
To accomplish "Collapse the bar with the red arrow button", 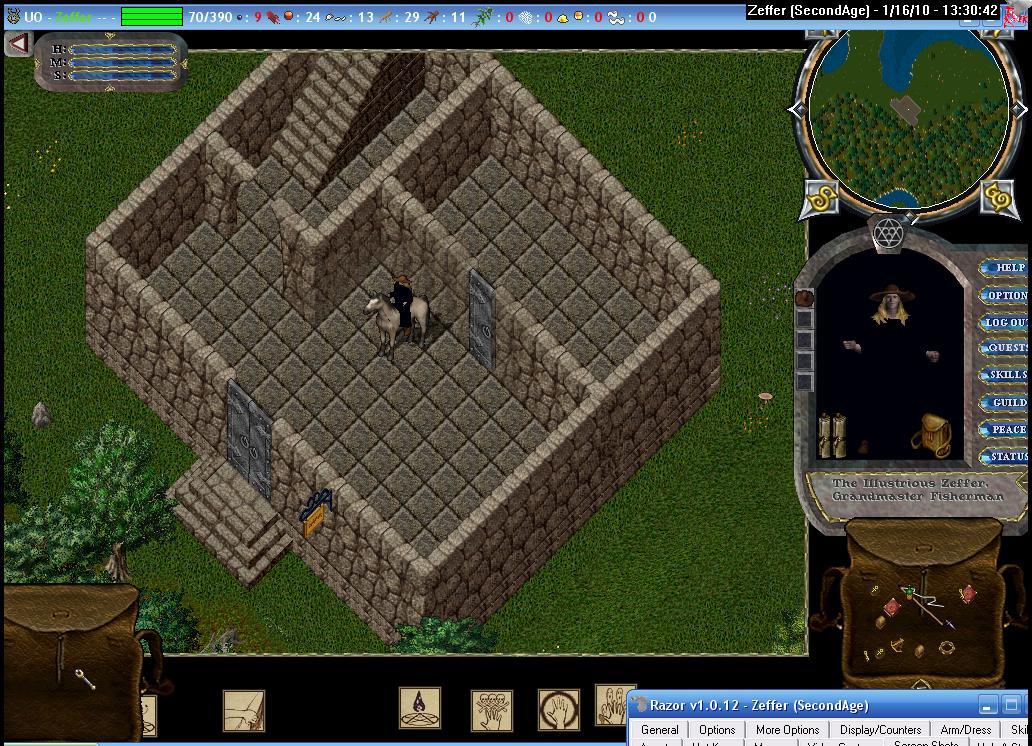I will [x=18, y=44].
